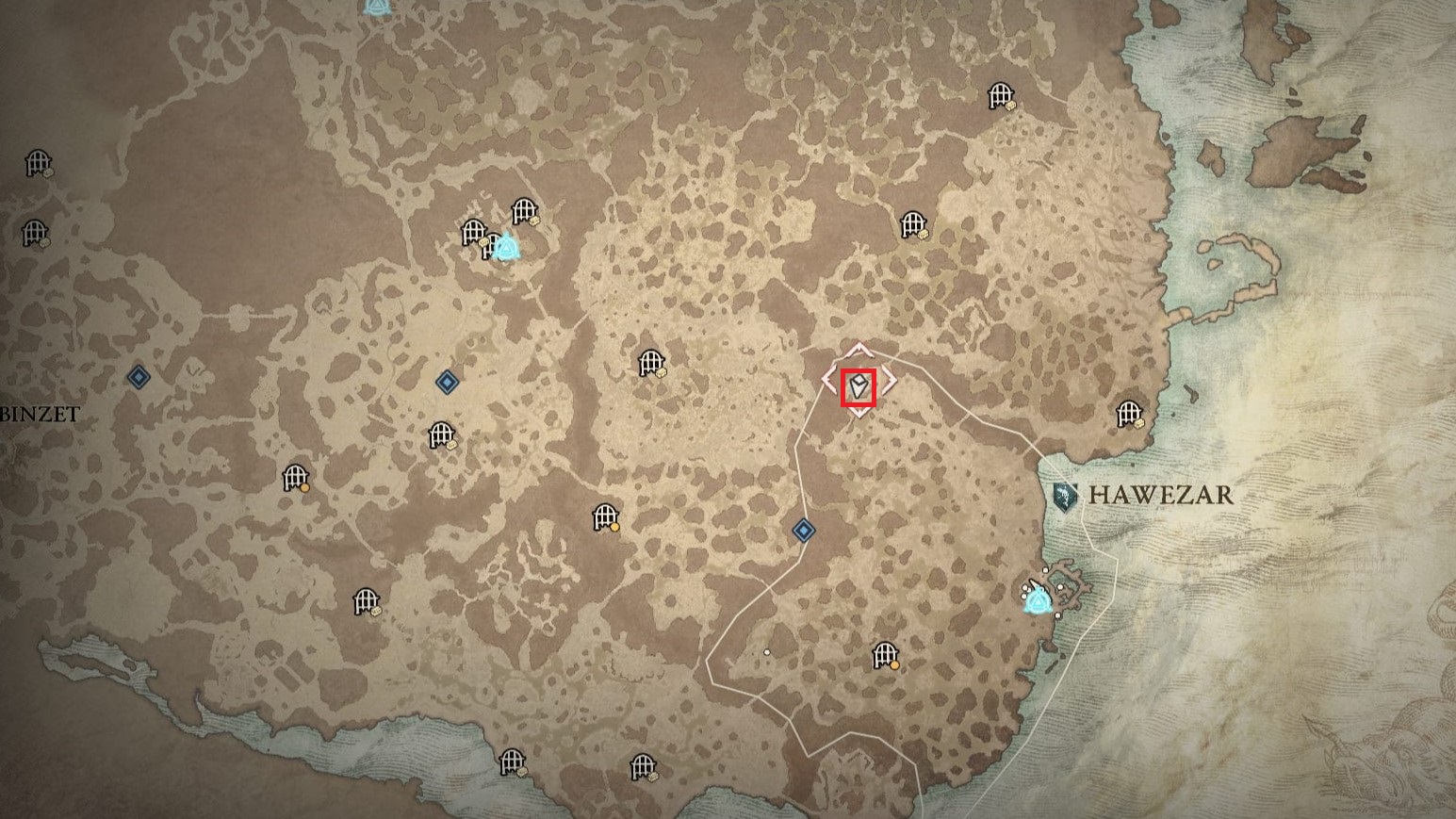The image size is (1456, 819).
Task: Open the dungeon gate icon northwest of the quest marker
Action: (652, 363)
